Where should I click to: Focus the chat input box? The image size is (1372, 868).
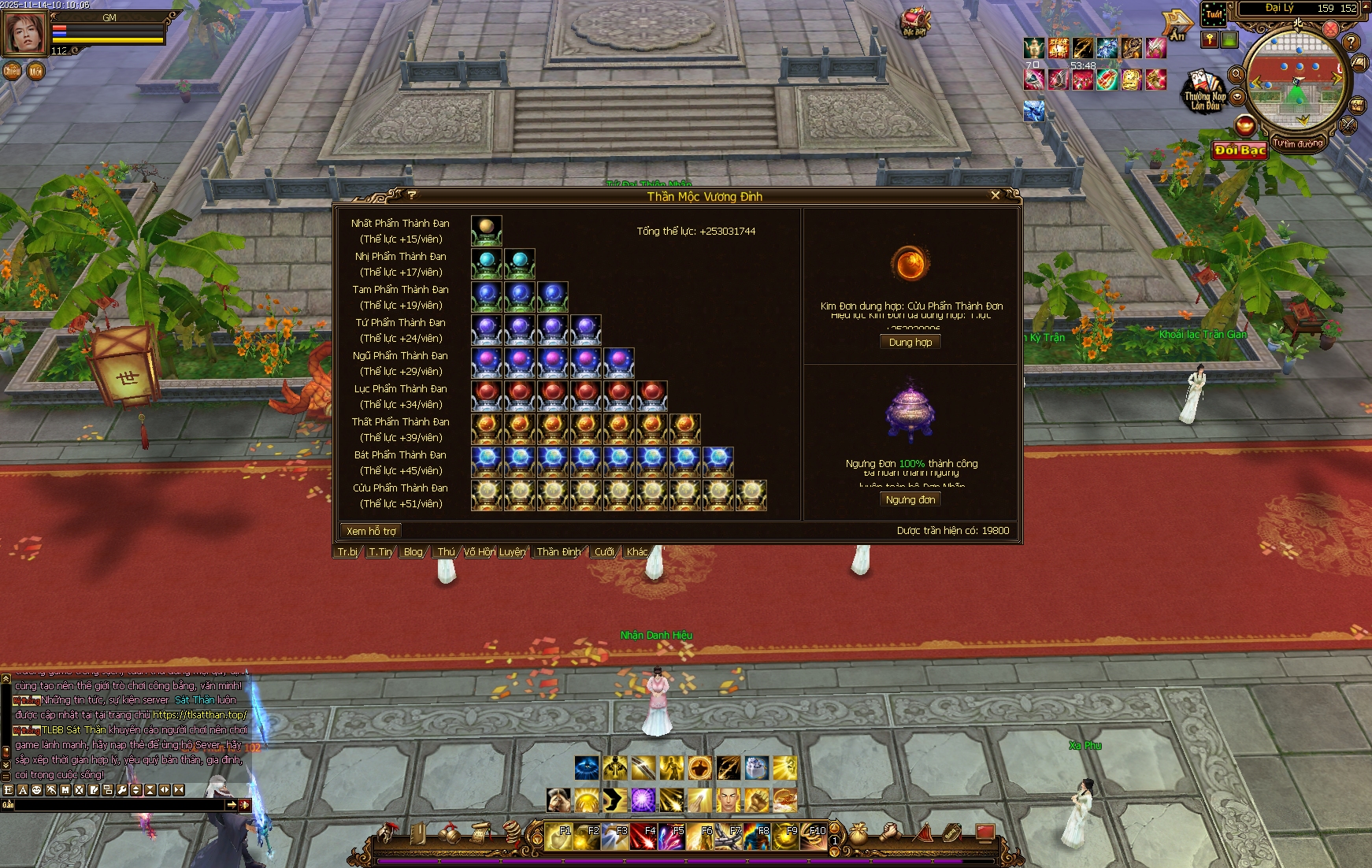click(118, 805)
